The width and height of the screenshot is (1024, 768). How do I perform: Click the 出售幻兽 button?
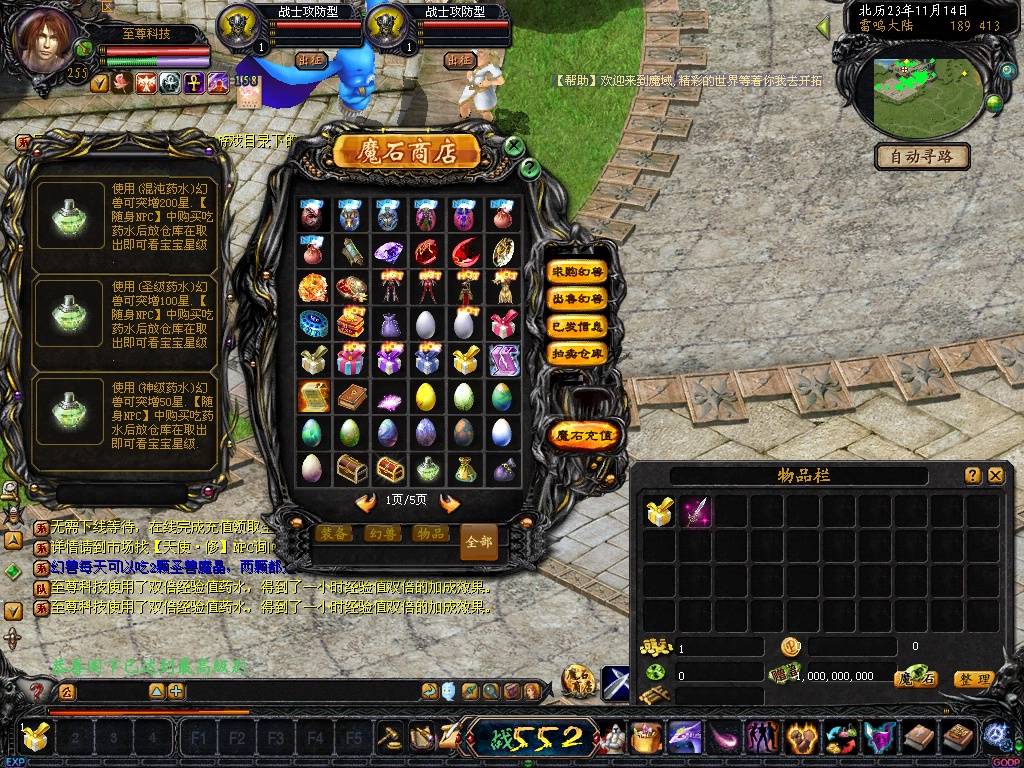(x=578, y=299)
